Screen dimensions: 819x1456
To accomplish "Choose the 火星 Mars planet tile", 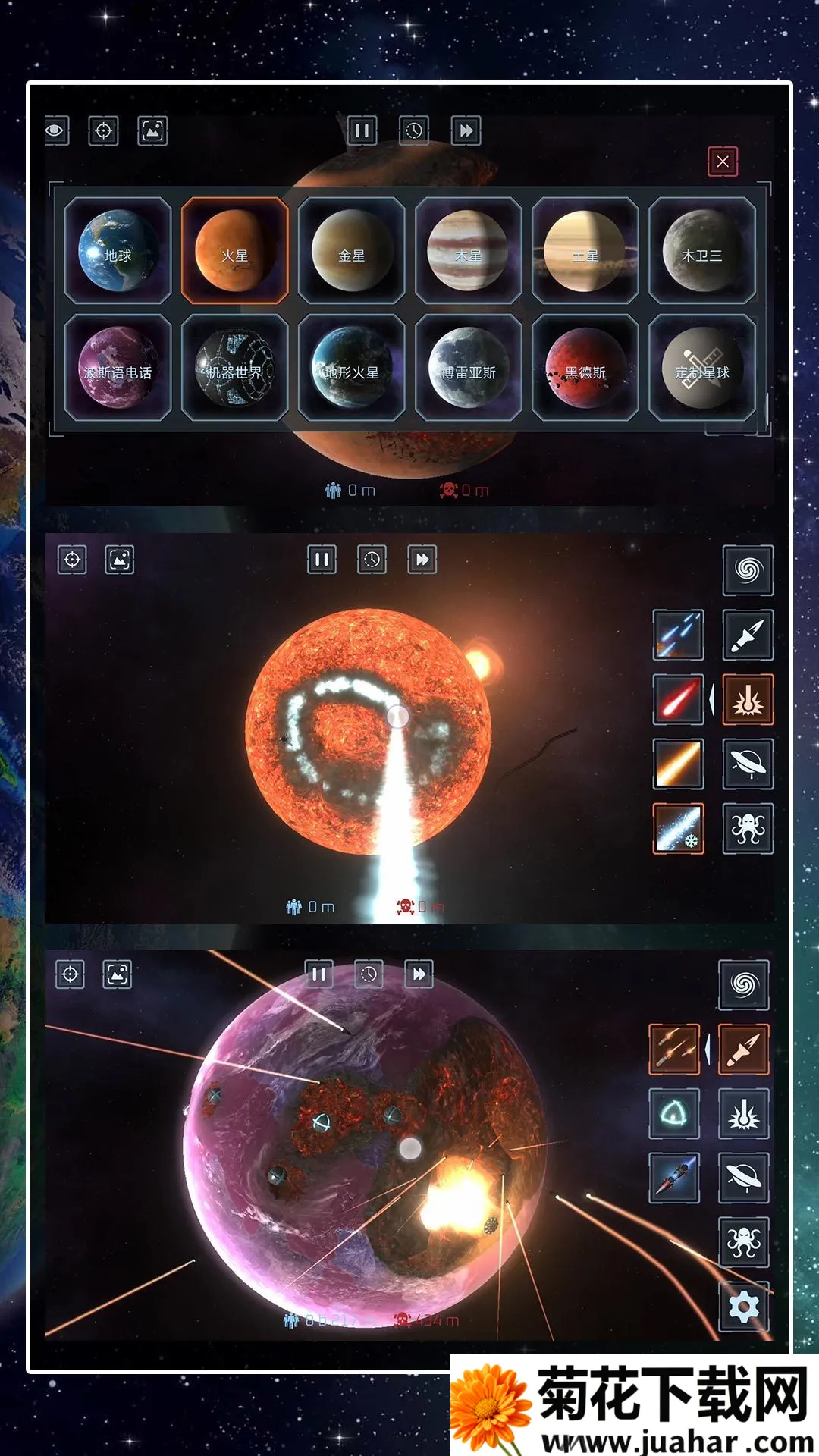I will [x=234, y=250].
